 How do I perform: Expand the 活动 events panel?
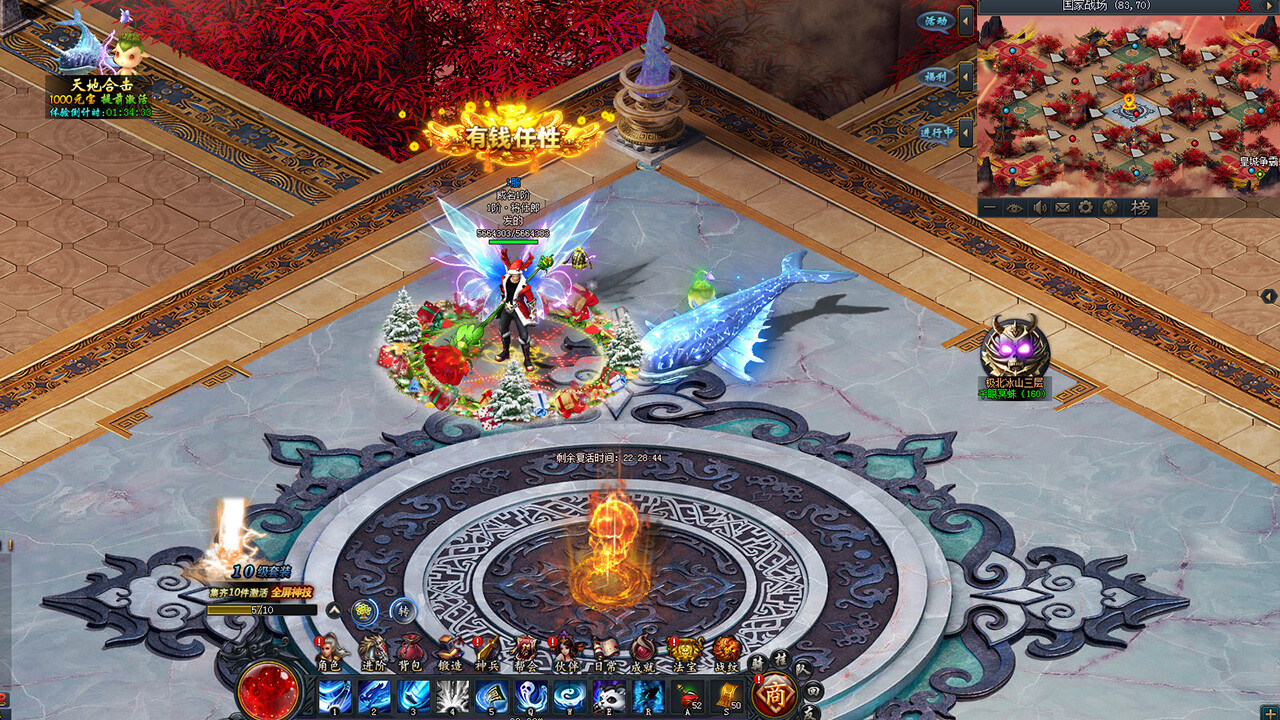(x=966, y=21)
